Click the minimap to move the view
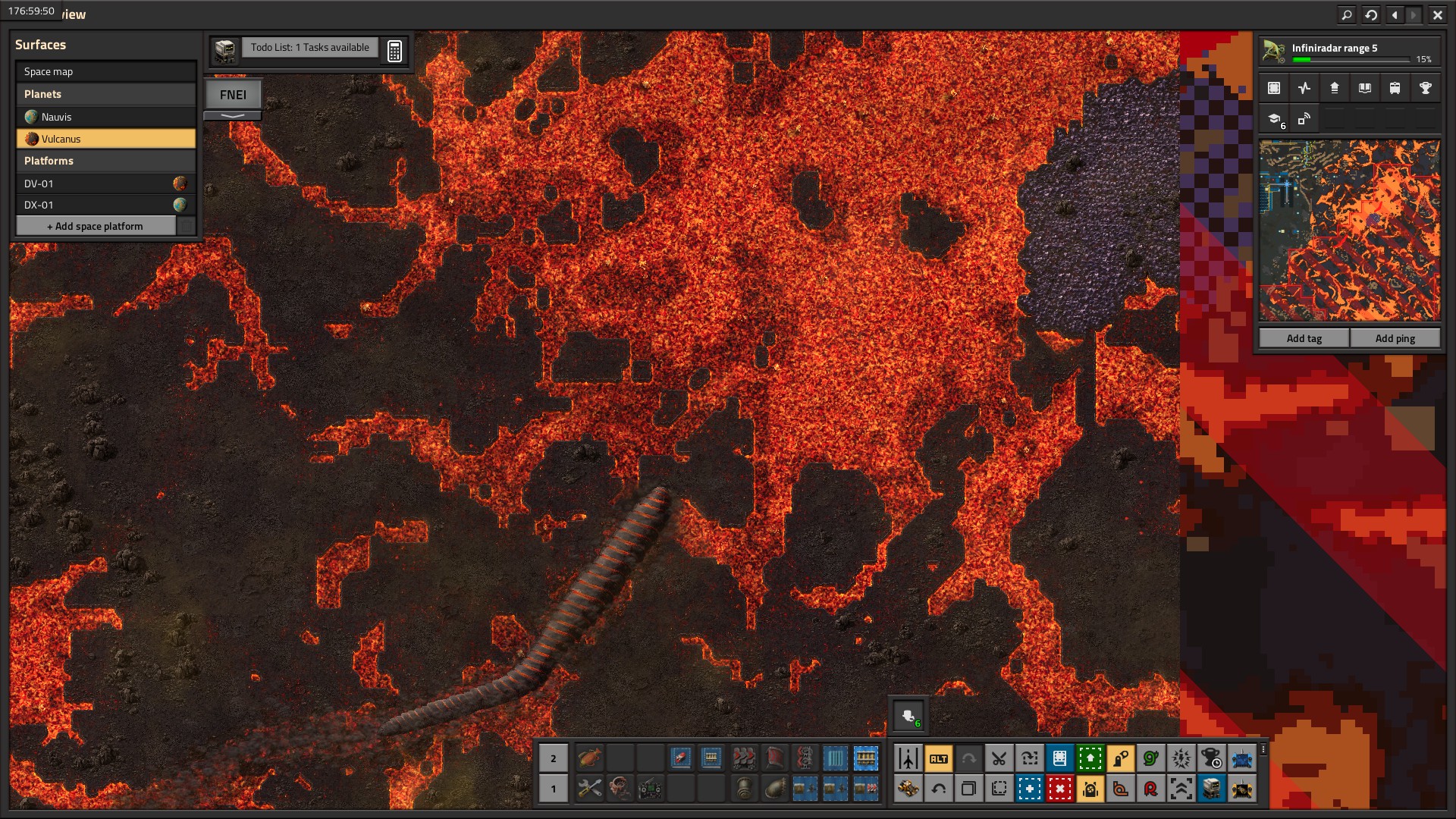1456x819 pixels. (x=1349, y=231)
